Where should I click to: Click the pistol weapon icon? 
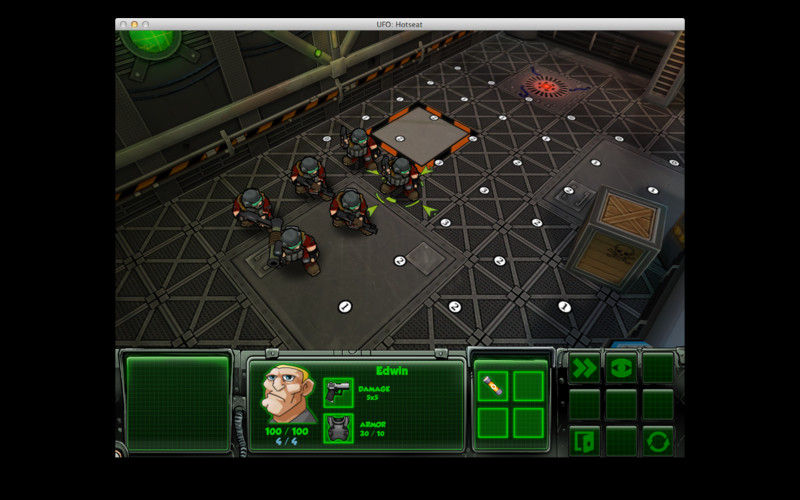(338, 392)
